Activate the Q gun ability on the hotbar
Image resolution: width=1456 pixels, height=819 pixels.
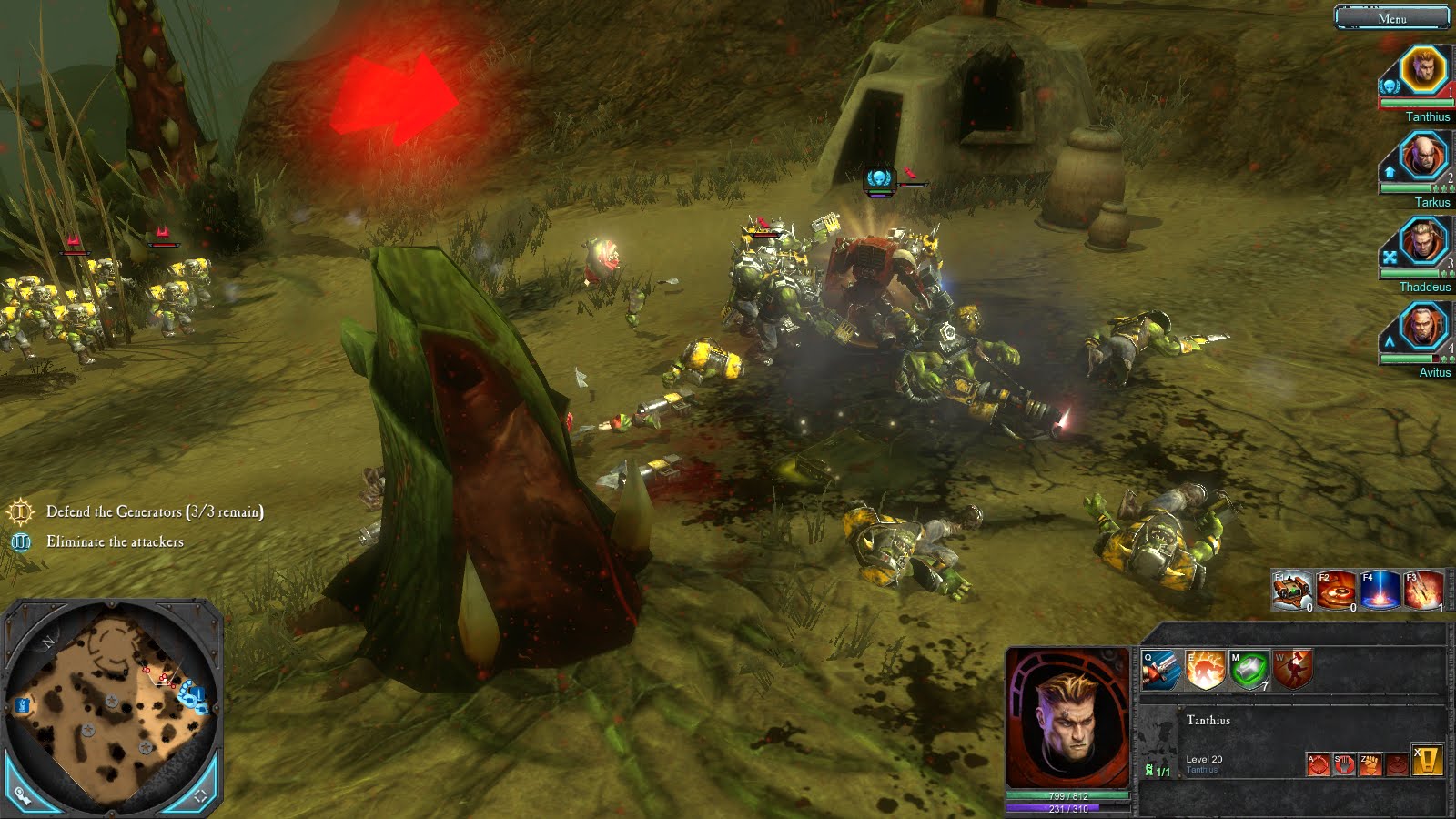[1159, 670]
